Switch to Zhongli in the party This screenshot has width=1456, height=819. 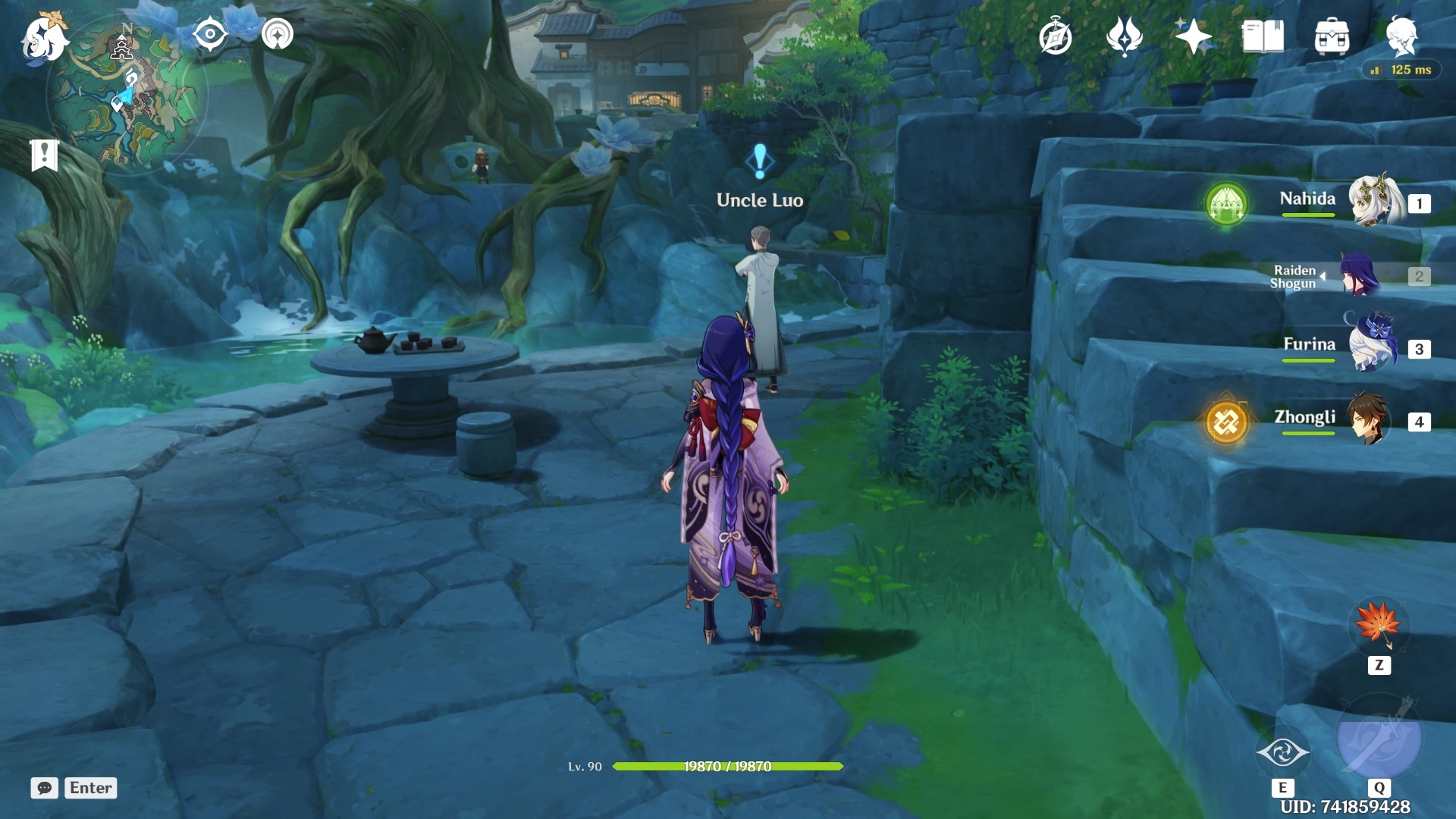coord(1369,419)
